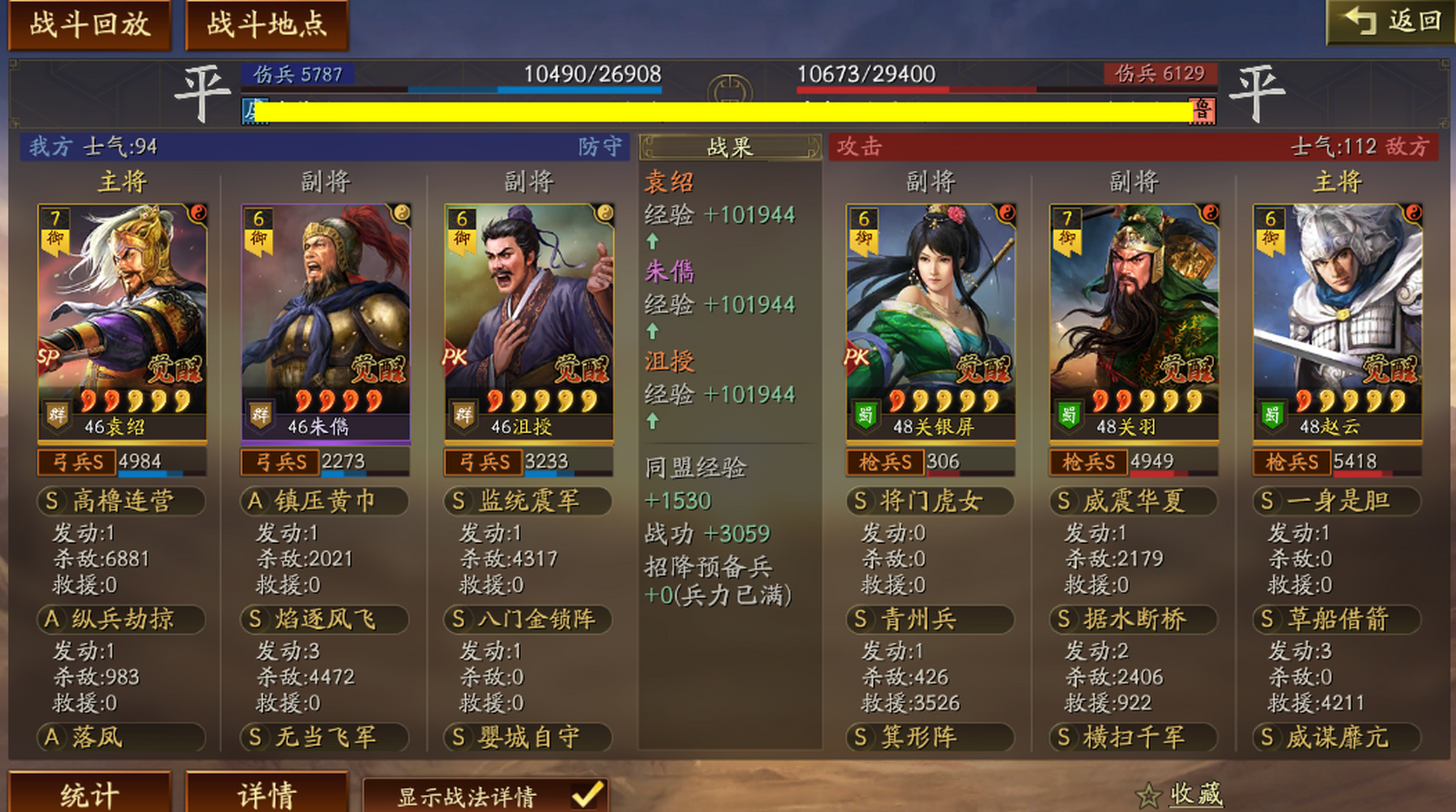This screenshot has height=812, width=1456.
Task: Inspect the 焰逐风飞 tactic
Action: 324,619
